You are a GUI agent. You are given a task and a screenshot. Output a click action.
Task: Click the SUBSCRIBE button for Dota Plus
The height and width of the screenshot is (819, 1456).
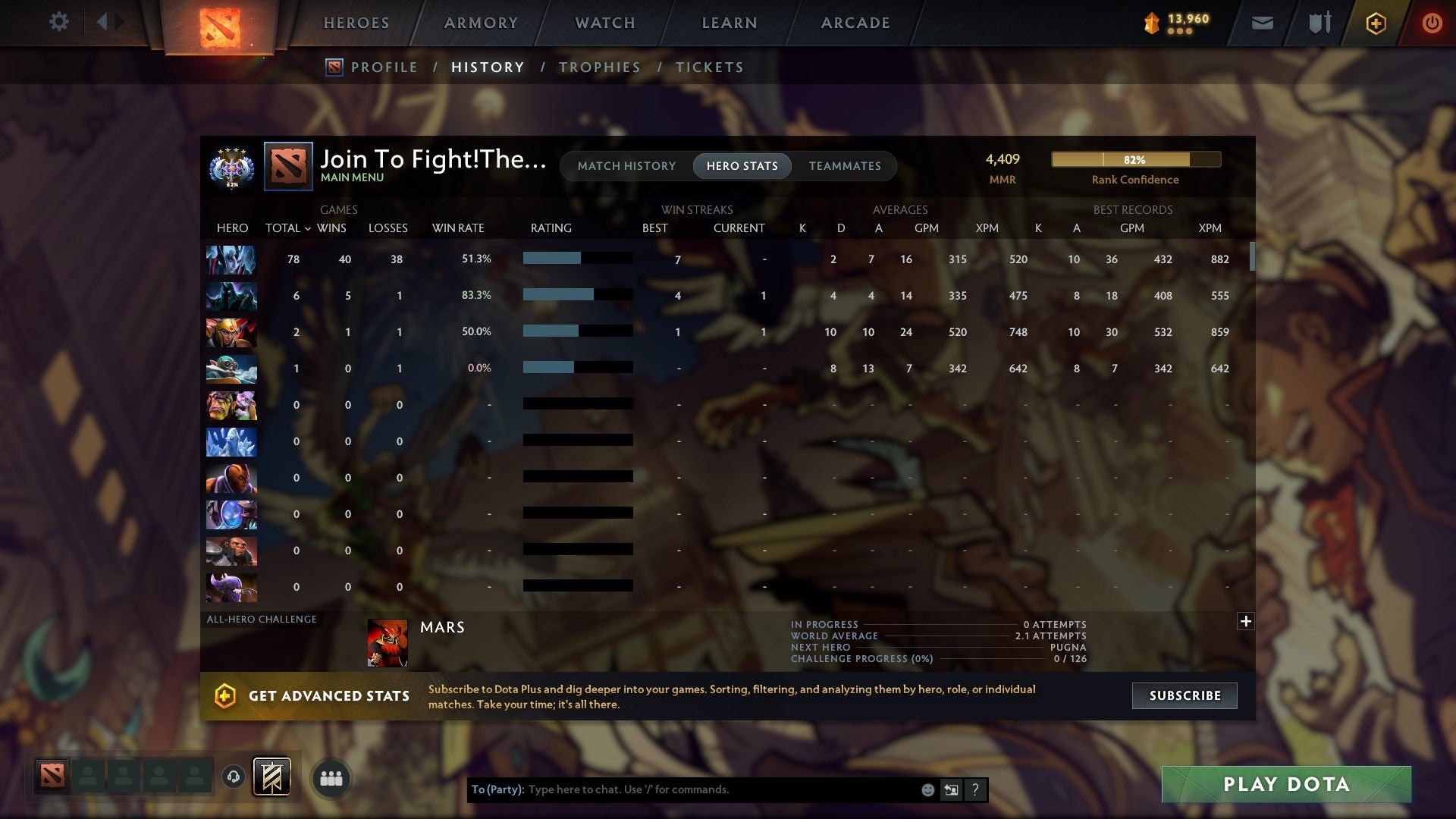[1184, 695]
